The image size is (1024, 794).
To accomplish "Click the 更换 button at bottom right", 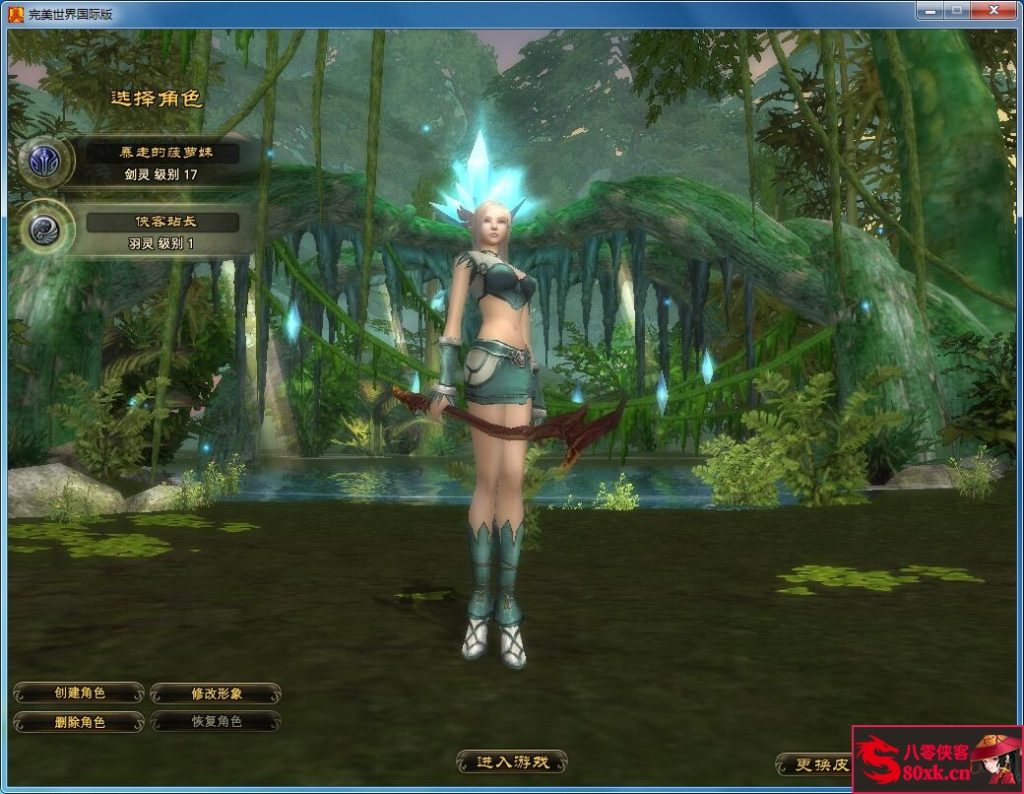I will click(814, 765).
